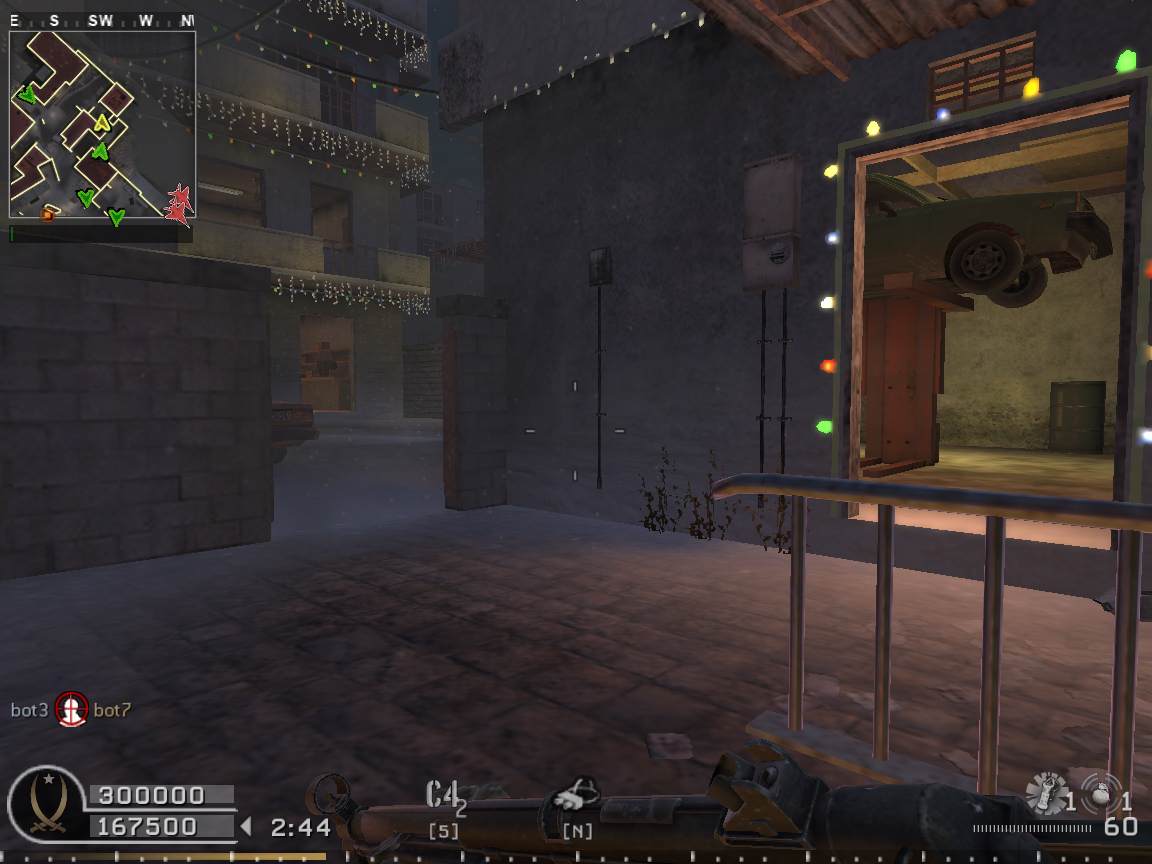Click the minimap in the corner

click(102, 124)
